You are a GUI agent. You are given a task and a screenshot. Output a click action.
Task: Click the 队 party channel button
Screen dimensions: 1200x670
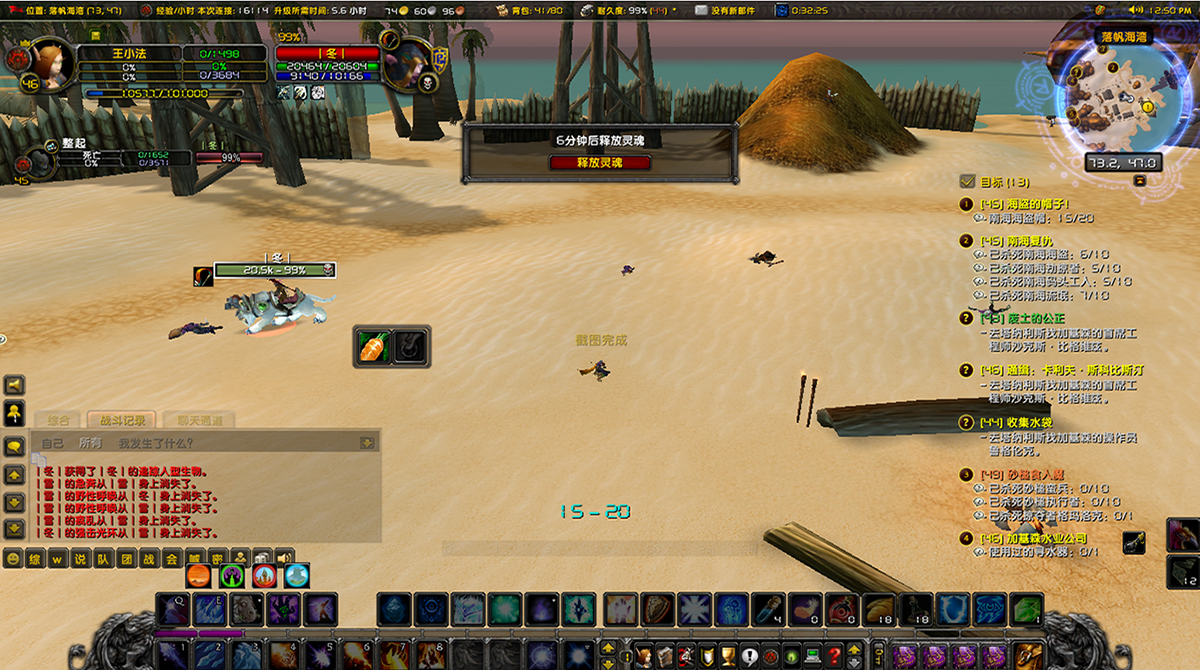(103, 559)
